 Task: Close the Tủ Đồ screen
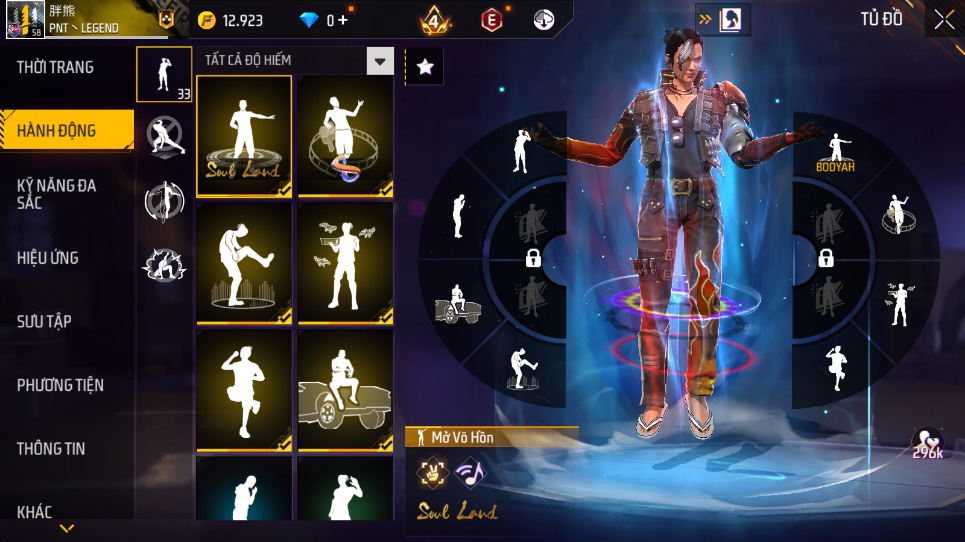tap(944, 19)
